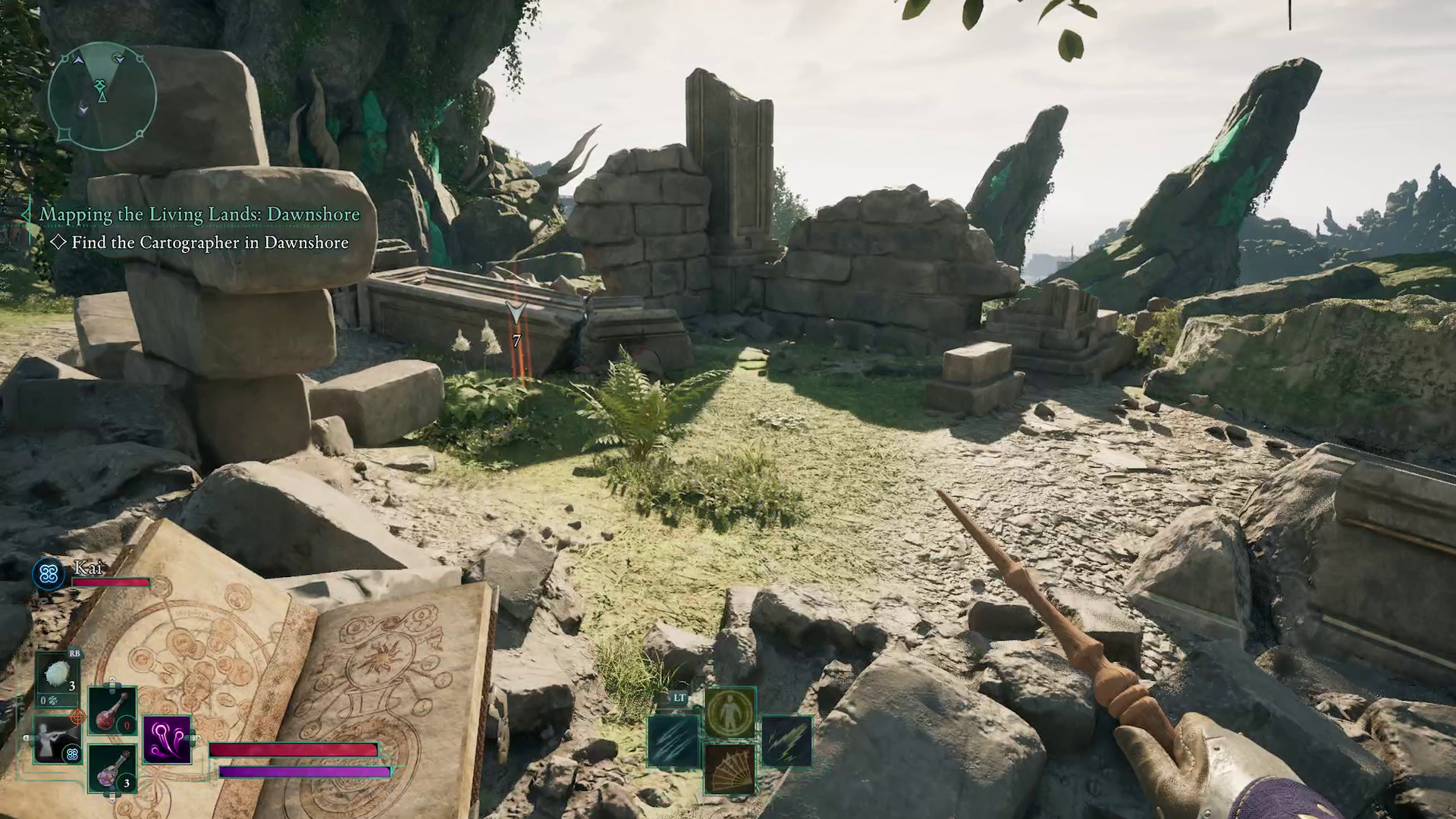
Task: Select the objective Find the Cartographer in Dawnshore
Action: (x=209, y=243)
